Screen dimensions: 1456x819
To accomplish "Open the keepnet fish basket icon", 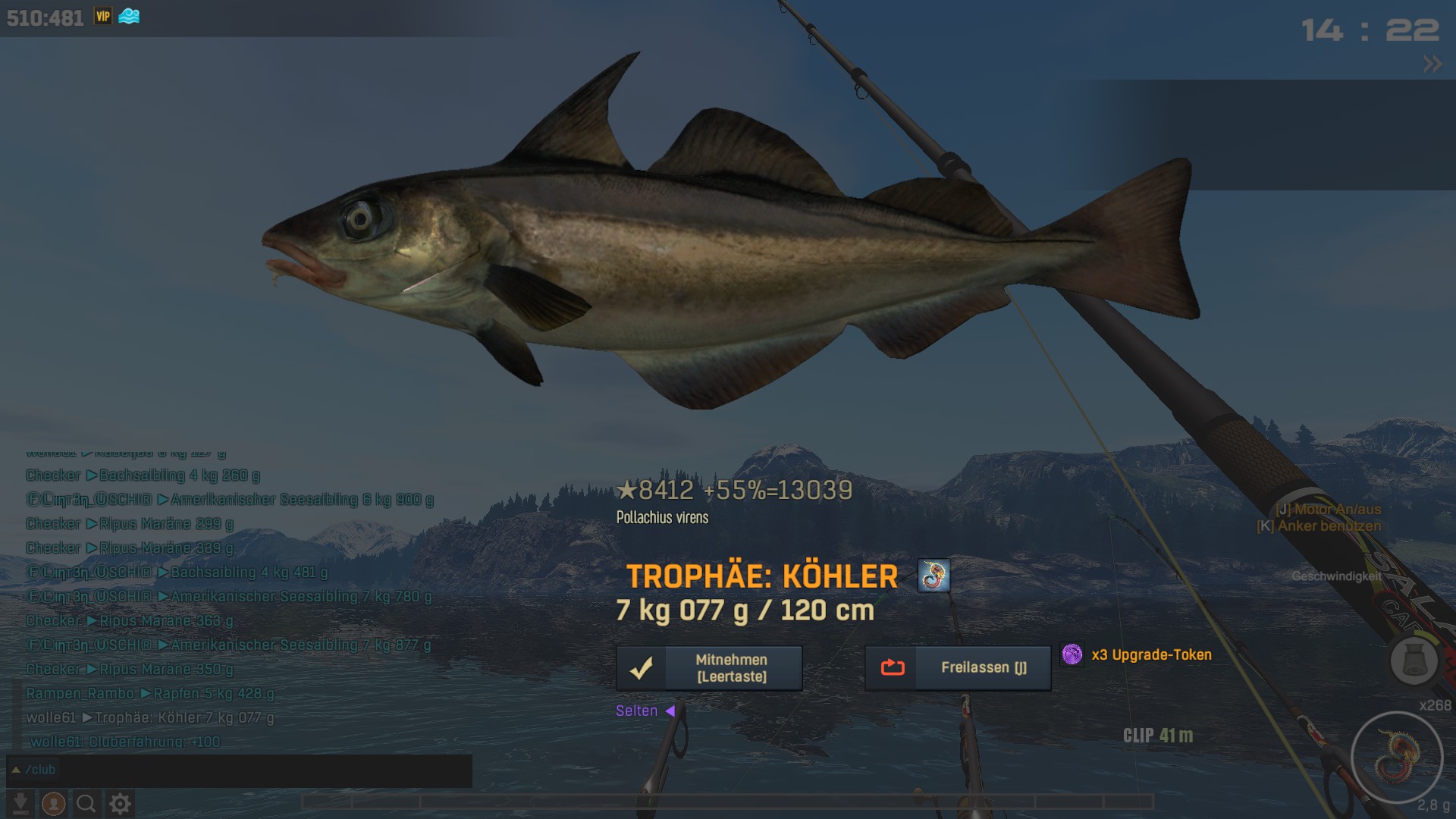I will (1414, 661).
